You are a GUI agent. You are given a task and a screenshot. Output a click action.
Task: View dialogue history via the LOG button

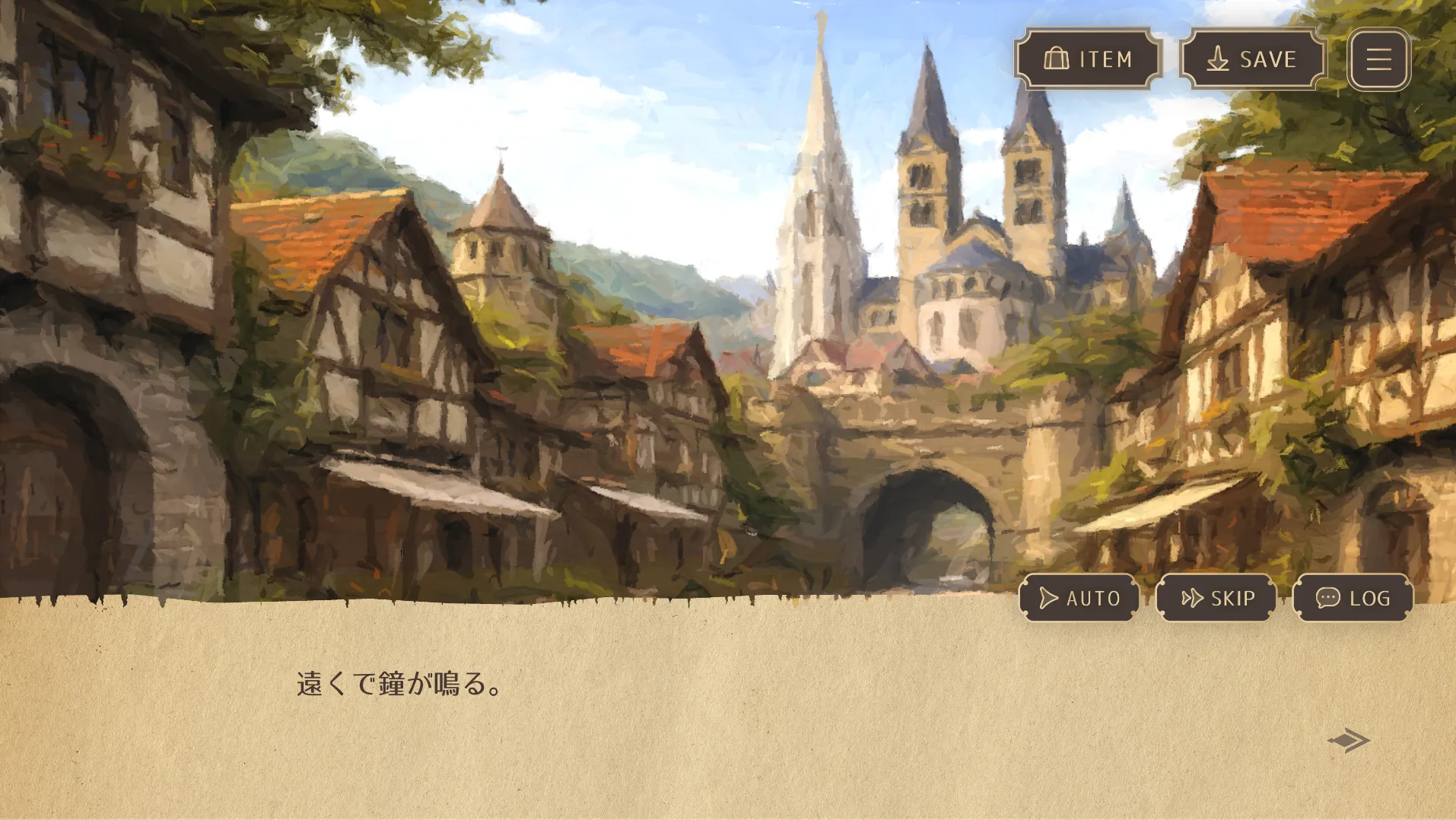[x=1352, y=598]
